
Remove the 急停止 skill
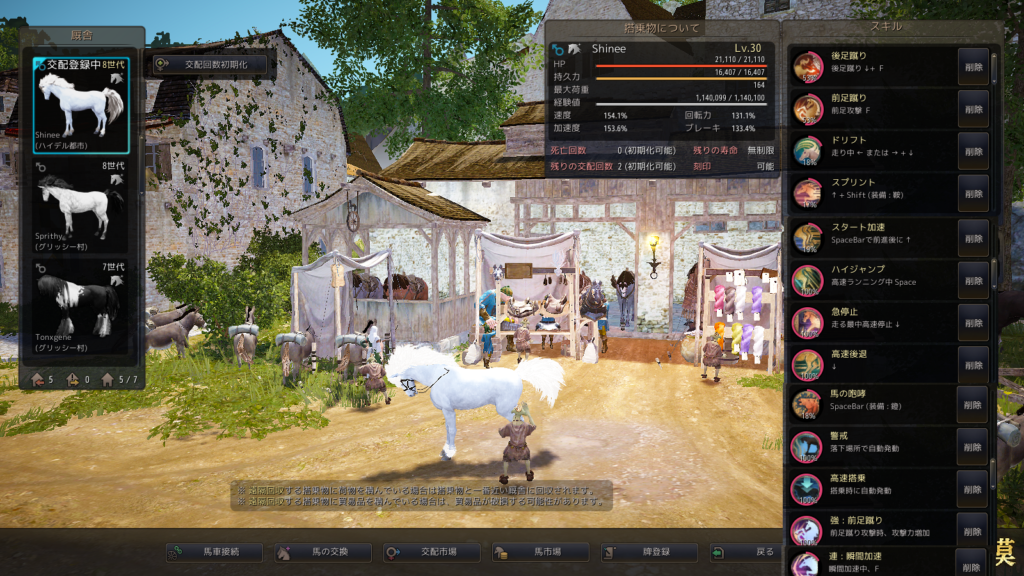point(972,322)
